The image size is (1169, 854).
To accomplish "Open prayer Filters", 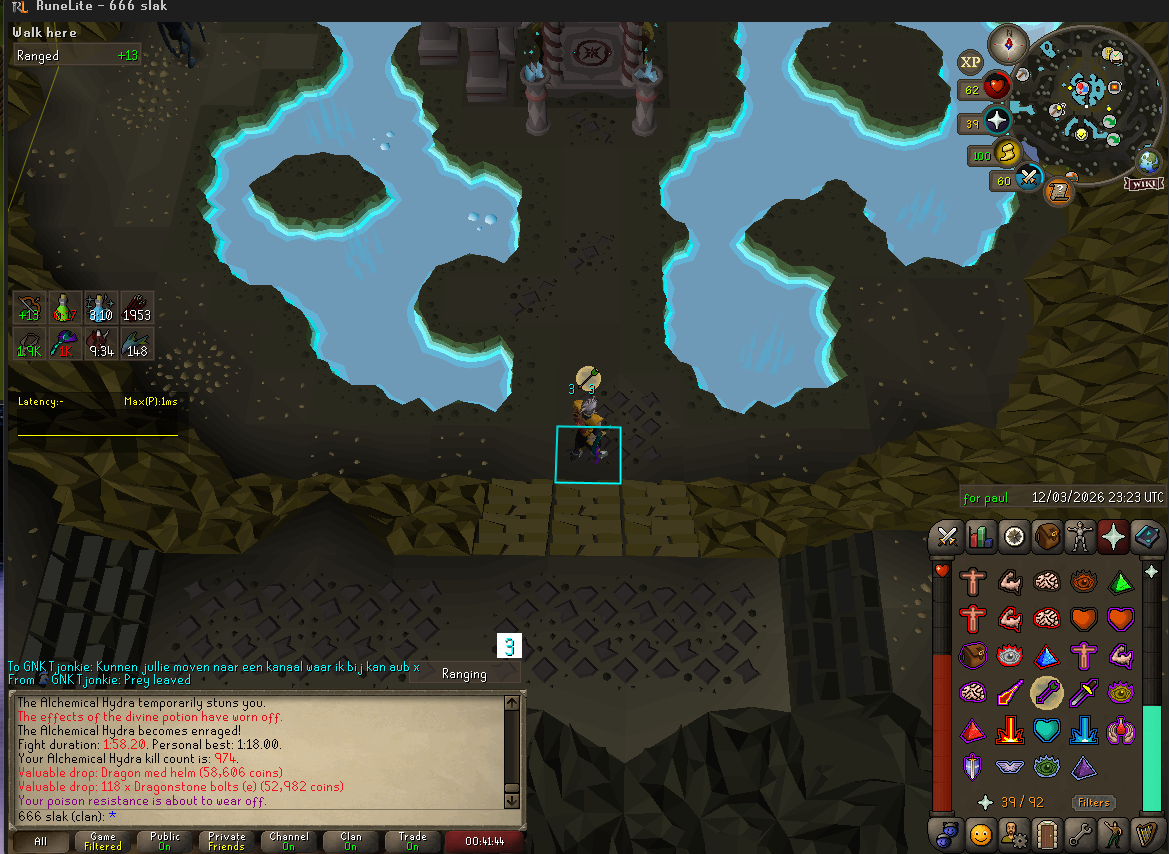I will pos(1093,802).
